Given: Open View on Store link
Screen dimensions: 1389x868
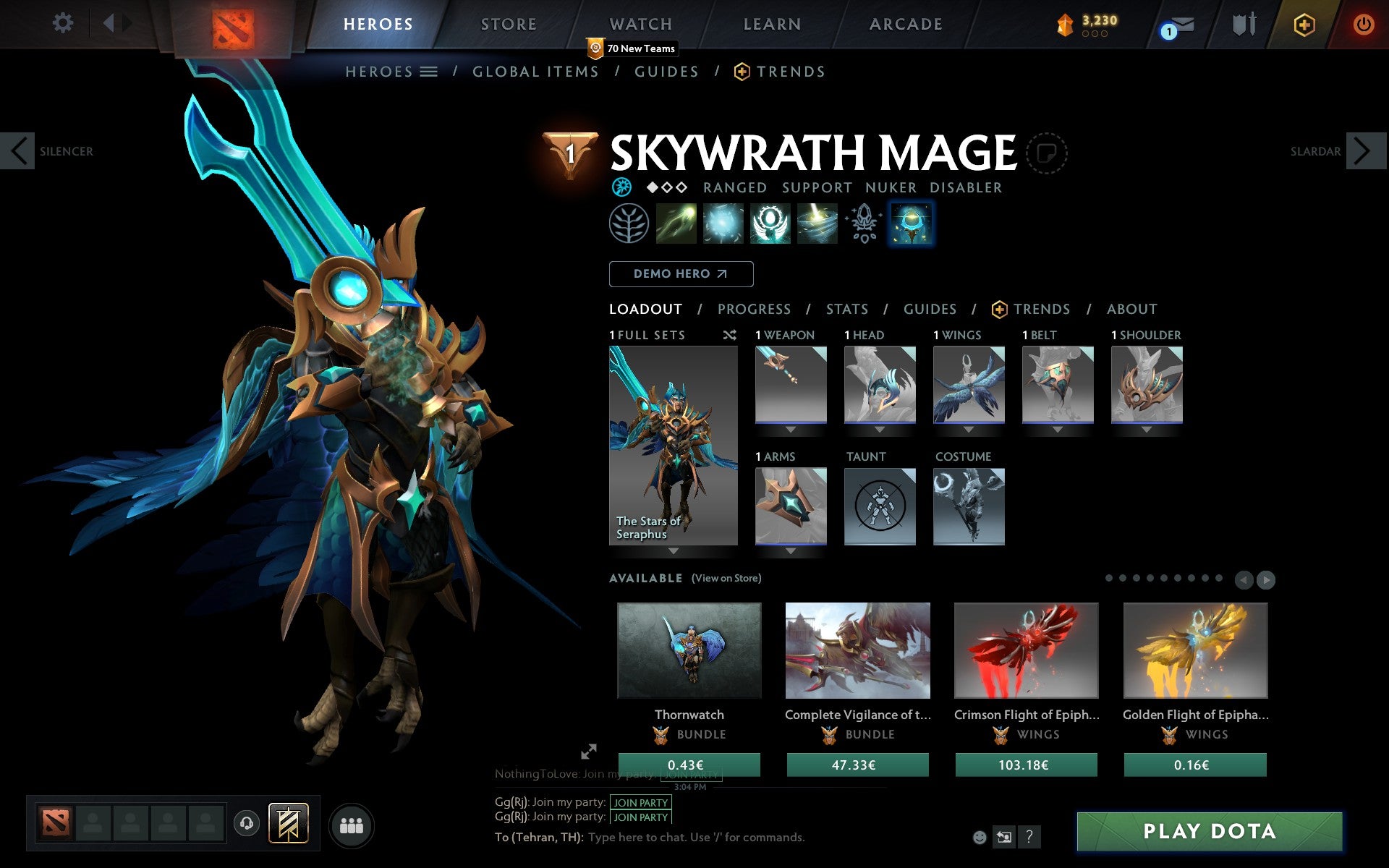Looking at the screenshot, I should tap(726, 578).
